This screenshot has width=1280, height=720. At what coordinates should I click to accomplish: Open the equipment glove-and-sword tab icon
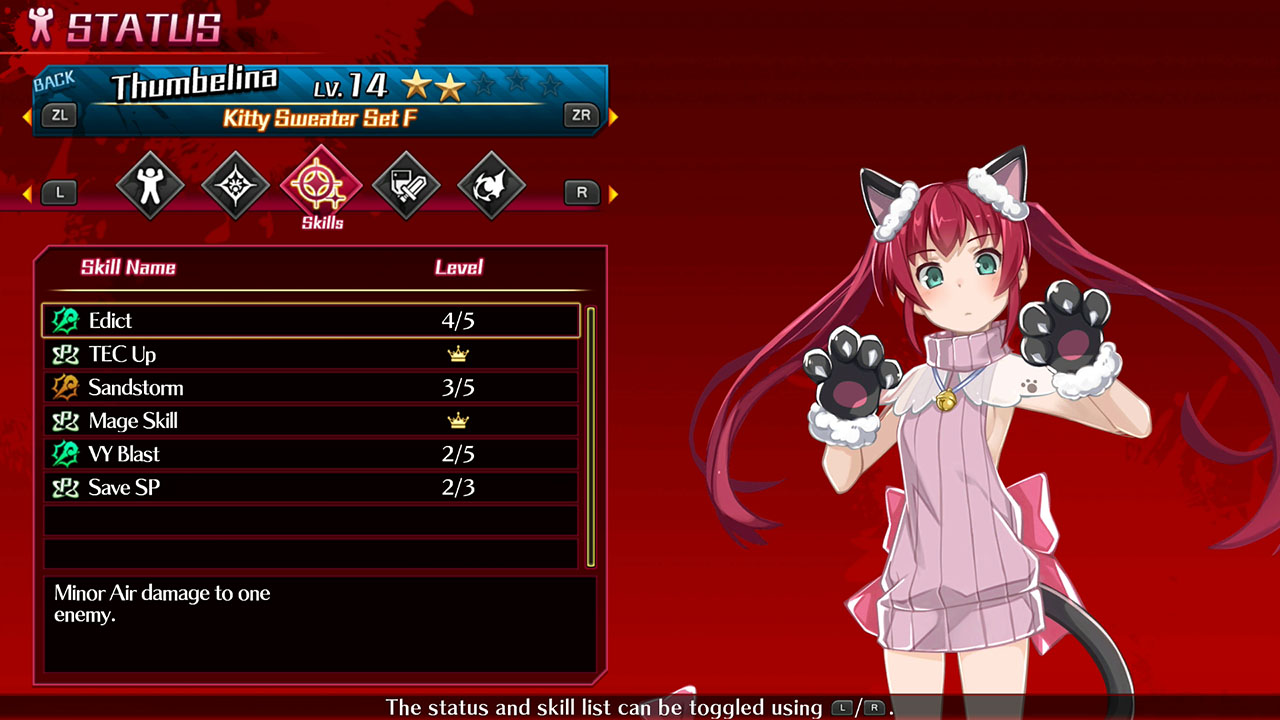pyautogui.click(x=406, y=186)
